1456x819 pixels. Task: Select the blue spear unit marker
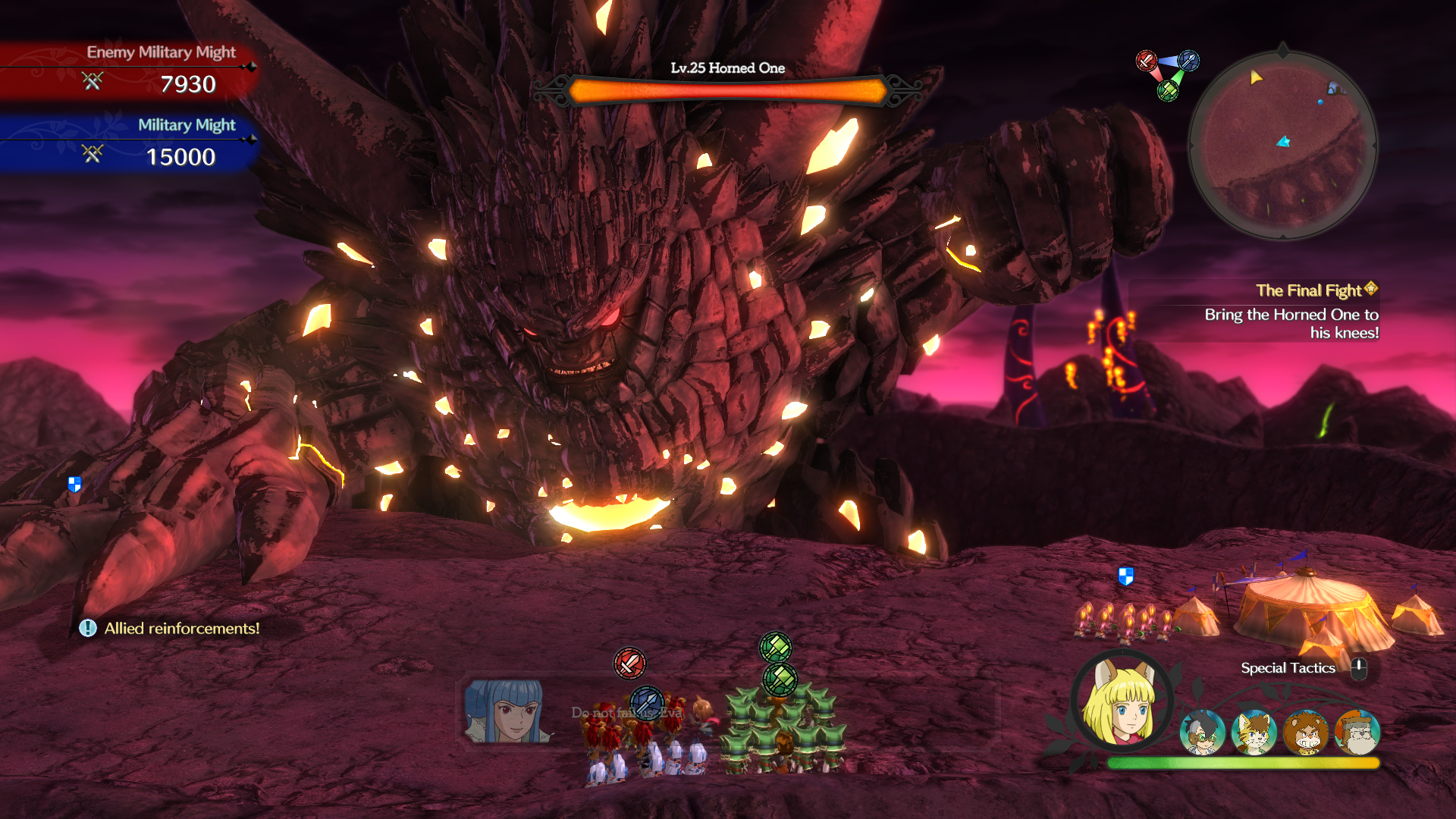647,701
